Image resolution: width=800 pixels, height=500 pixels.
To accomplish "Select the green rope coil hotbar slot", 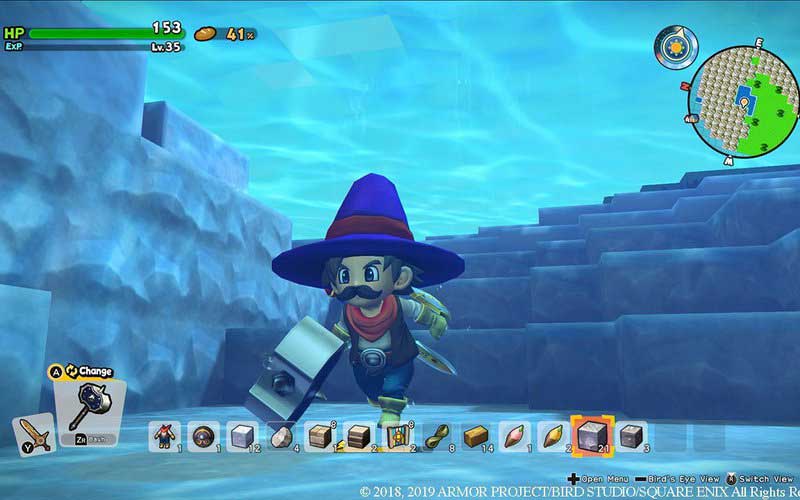I will pyautogui.click(x=436, y=435).
